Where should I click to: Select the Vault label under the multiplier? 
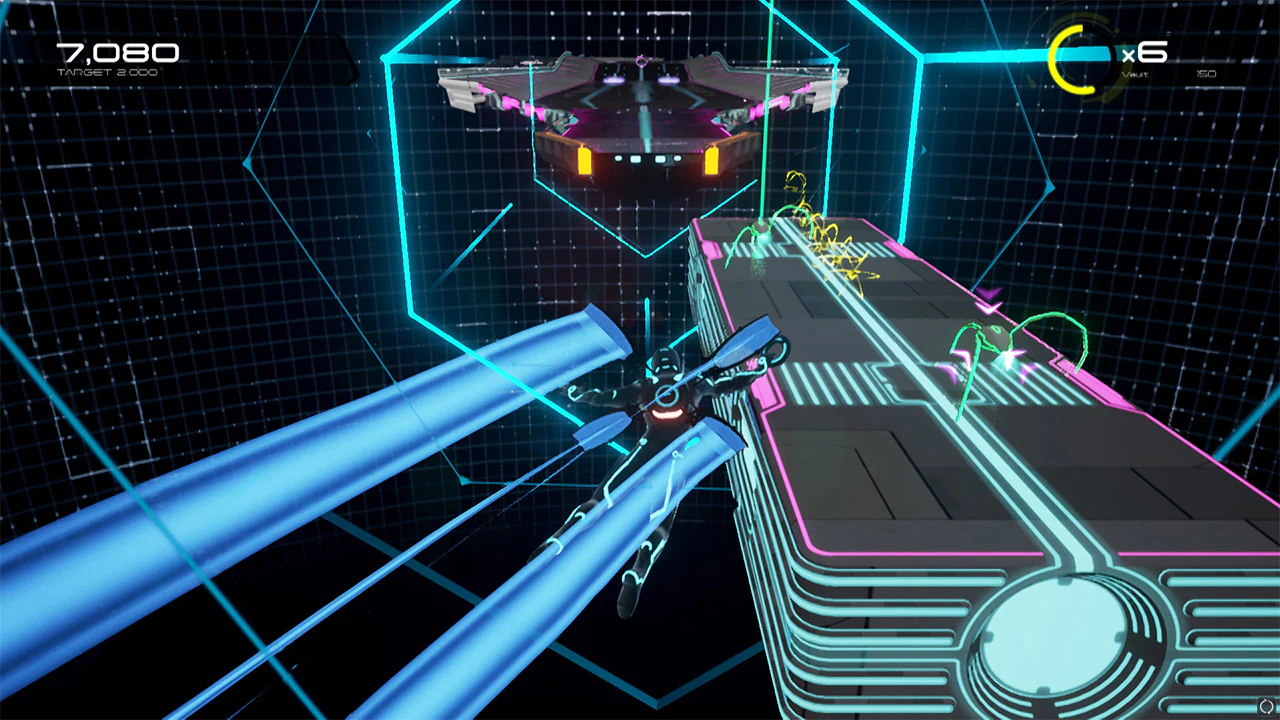(x=1135, y=74)
